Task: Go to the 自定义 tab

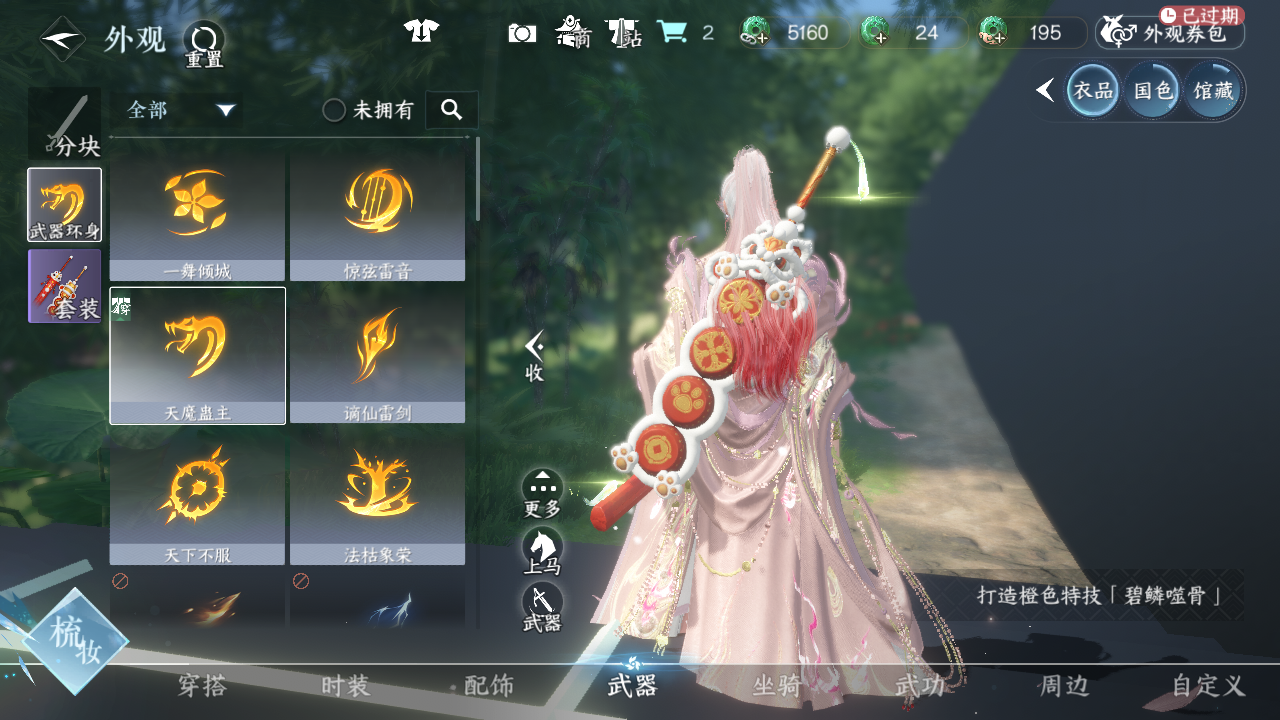Action: point(1208,686)
